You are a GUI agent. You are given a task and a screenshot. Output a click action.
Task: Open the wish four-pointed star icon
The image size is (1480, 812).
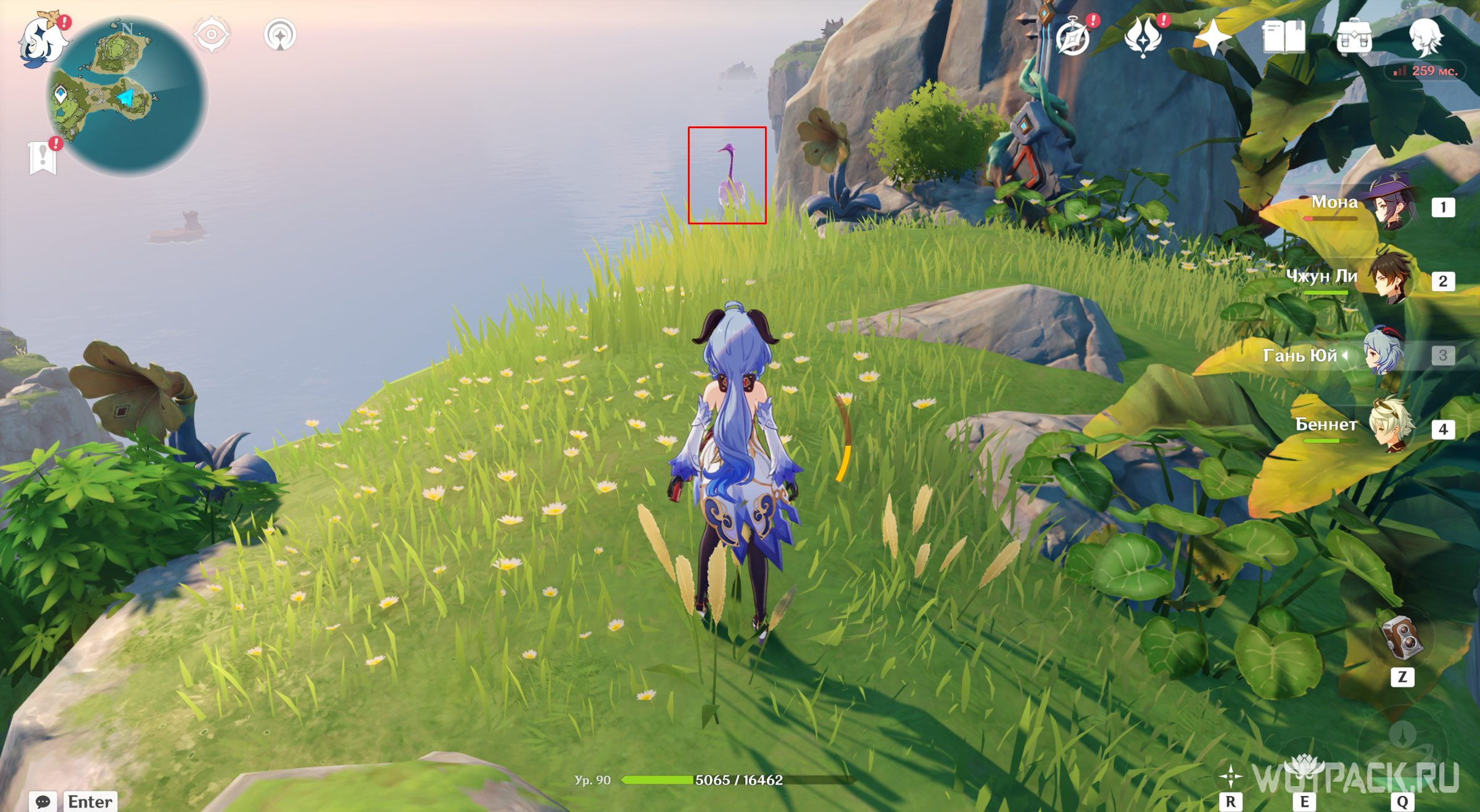click(x=1212, y=37)
